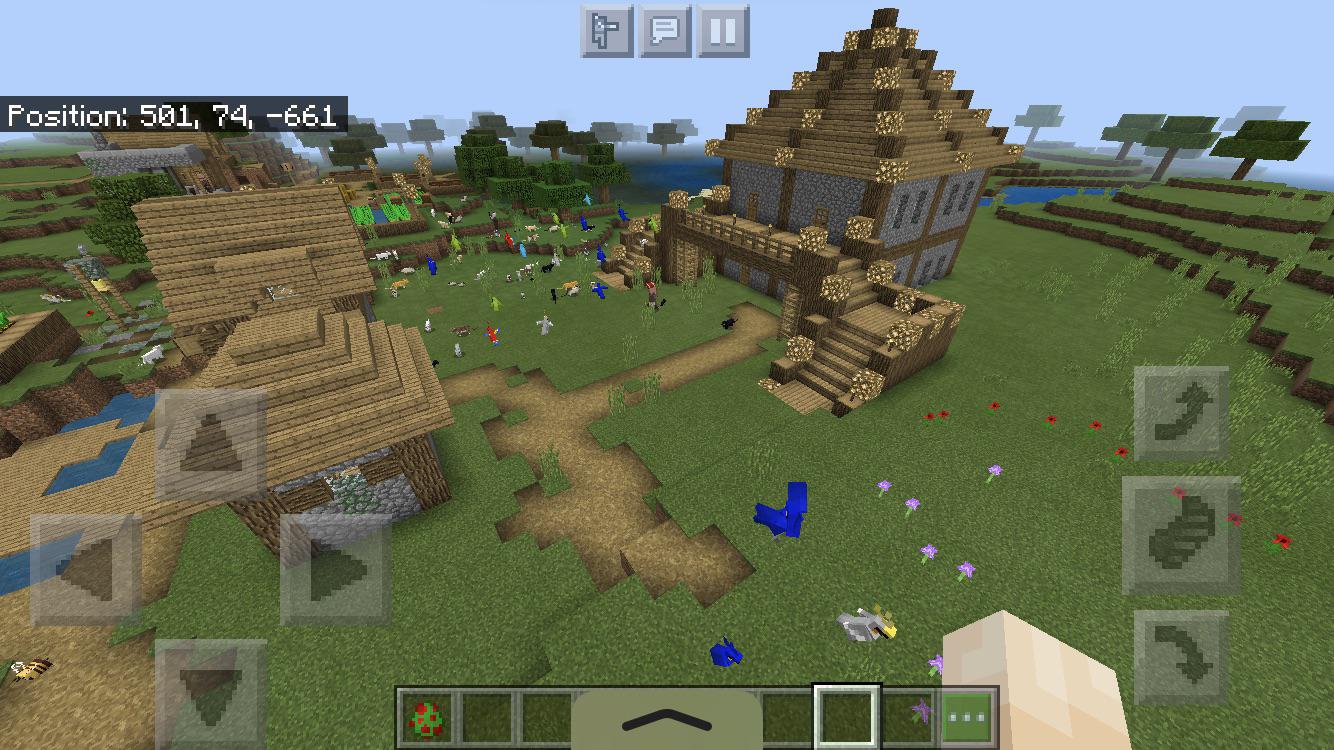The image size is (1334, 750).
Task: Select the second hotbar slot
Action: coord(487,716)
